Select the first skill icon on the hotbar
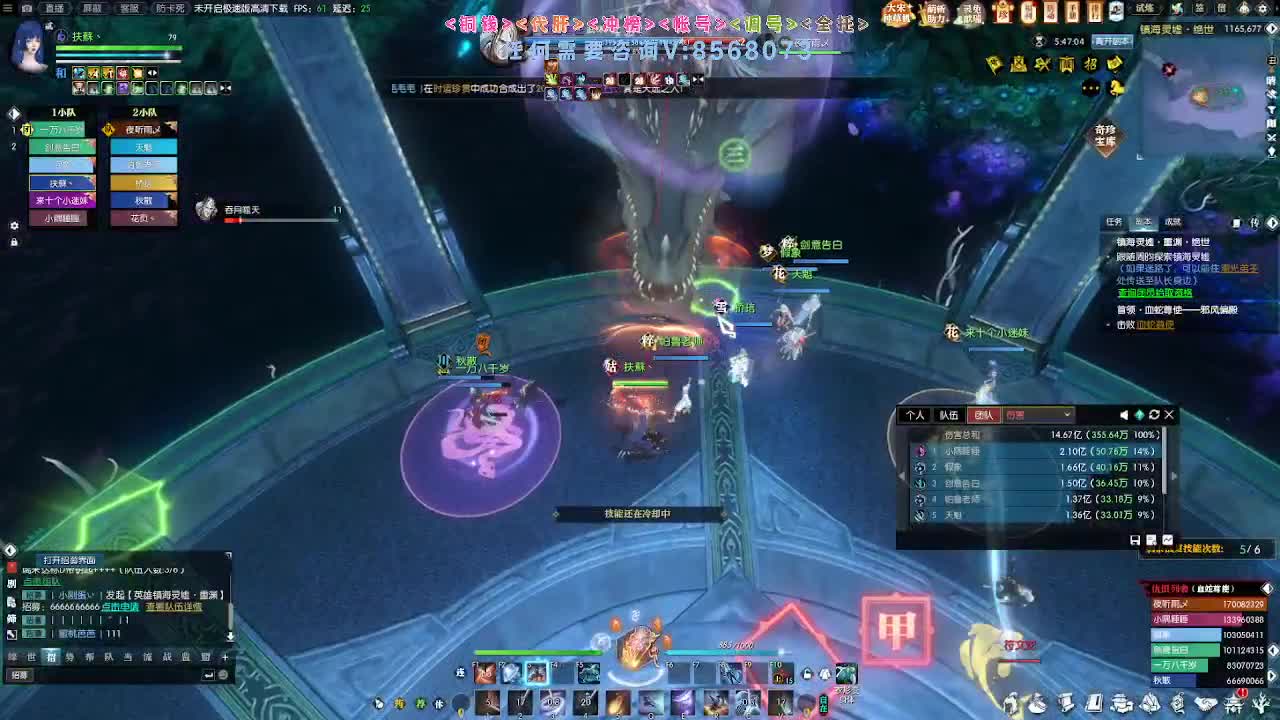 tap(485, 674)
